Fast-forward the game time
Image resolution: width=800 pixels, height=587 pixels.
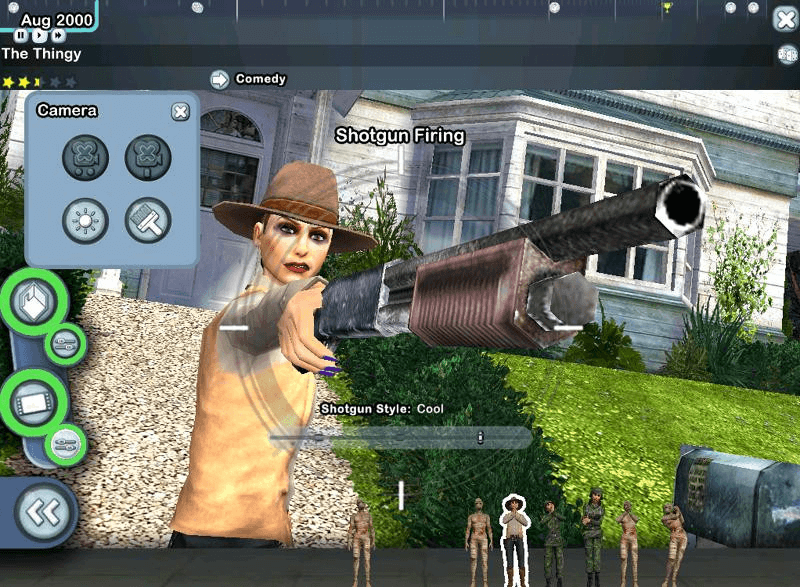click(x=58, y=35)
